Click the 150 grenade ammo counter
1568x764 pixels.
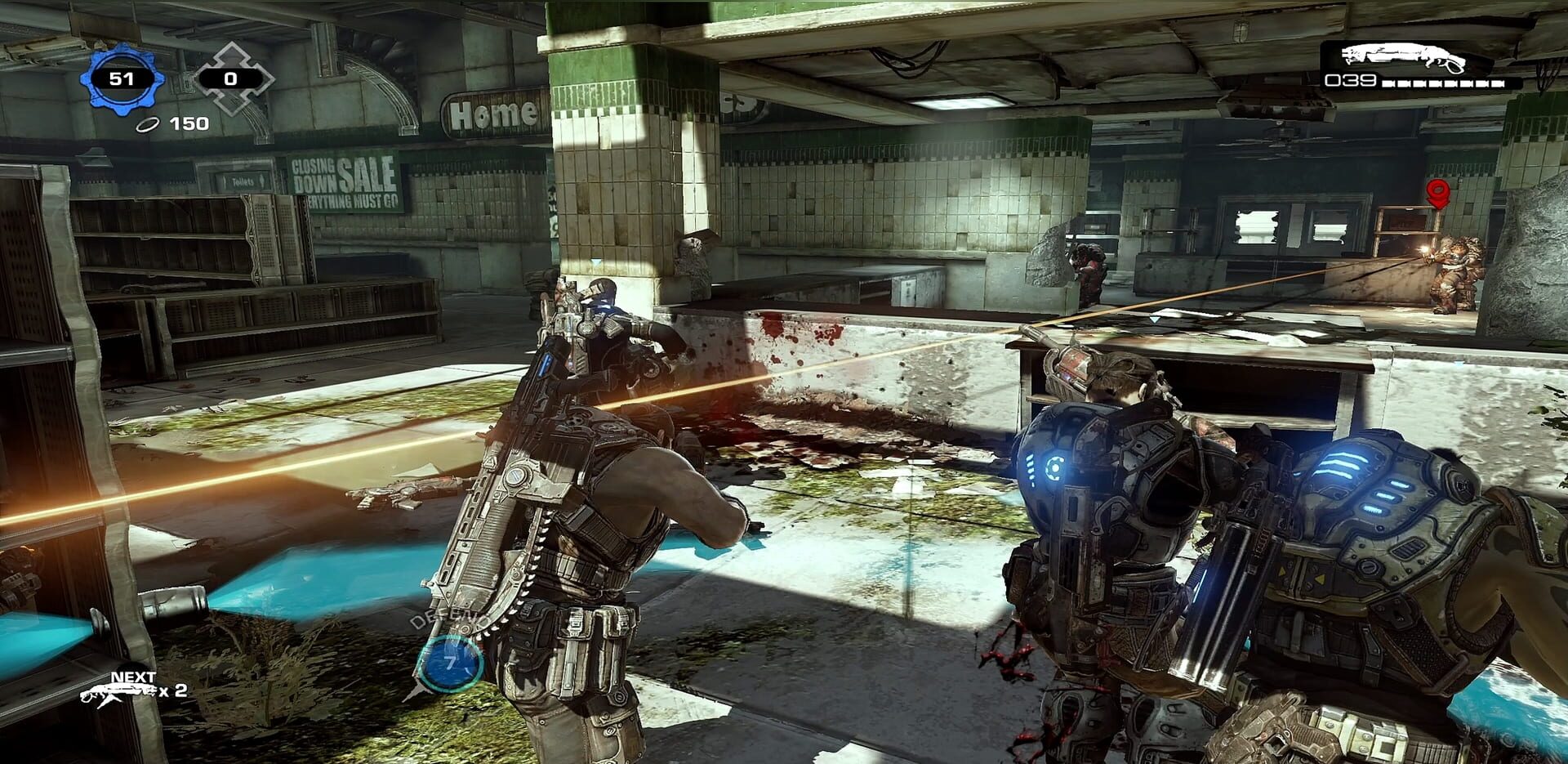coord(186,123)
